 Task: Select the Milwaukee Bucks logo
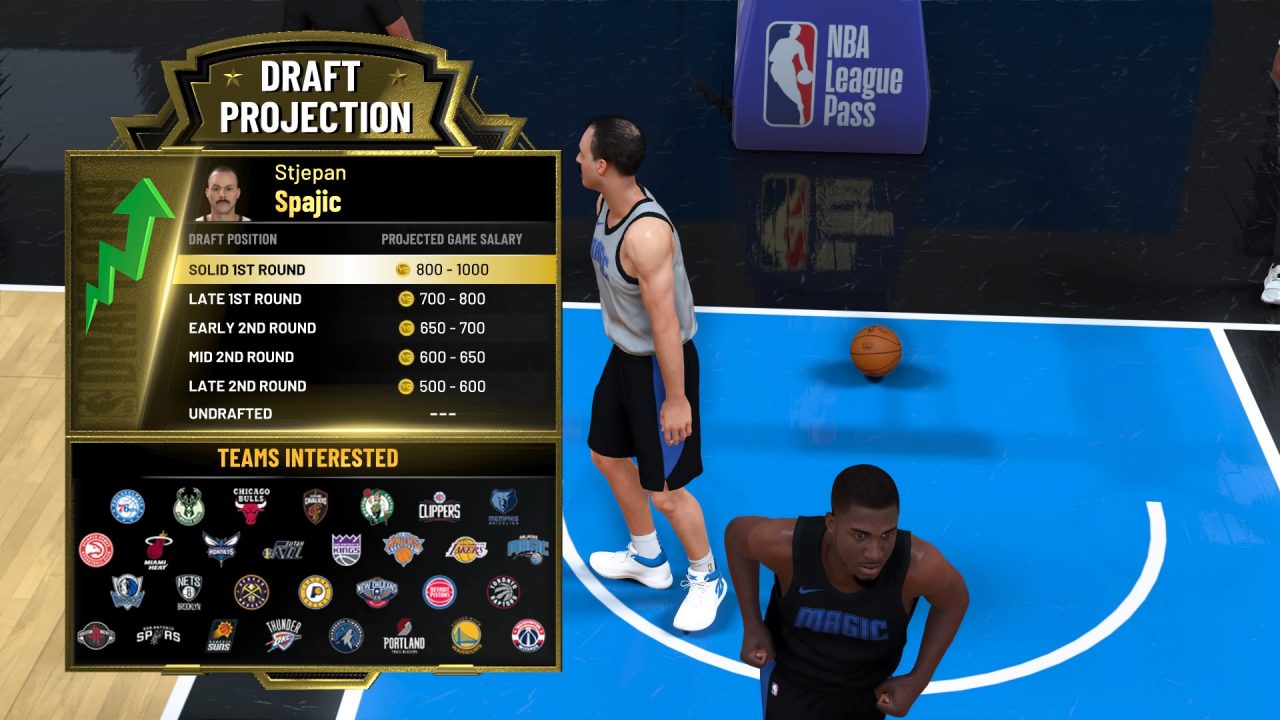point(188,507)
